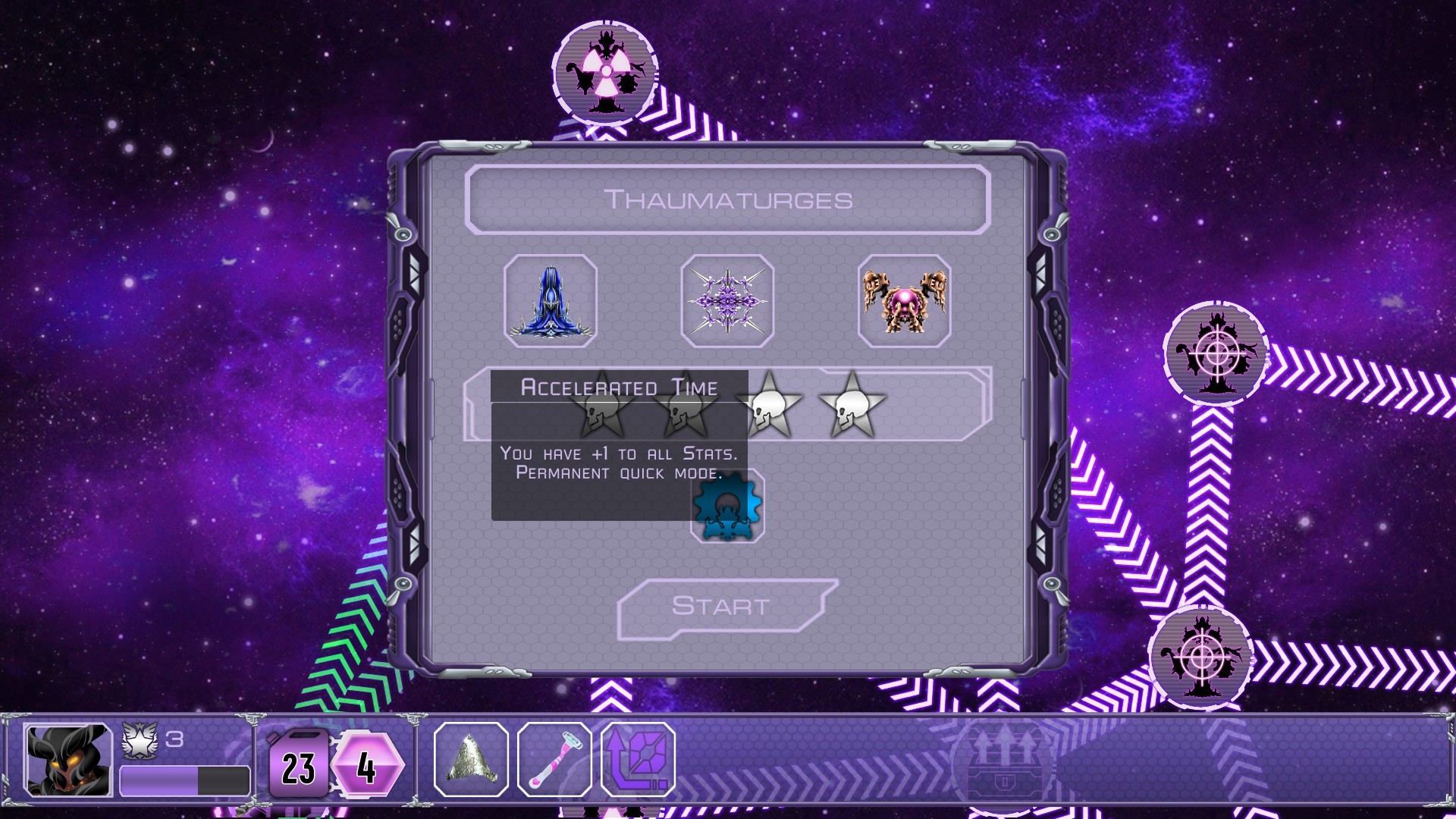Select the purple snowflake creature icon
This screenshot has width=1456, height=819.
(x=727, y=300)
